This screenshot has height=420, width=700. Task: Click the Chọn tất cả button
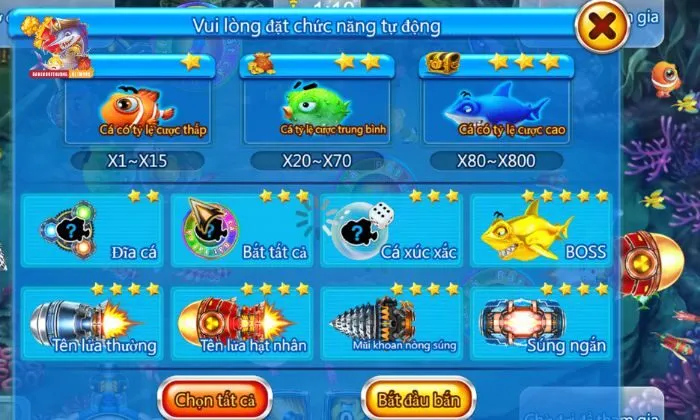214,397
